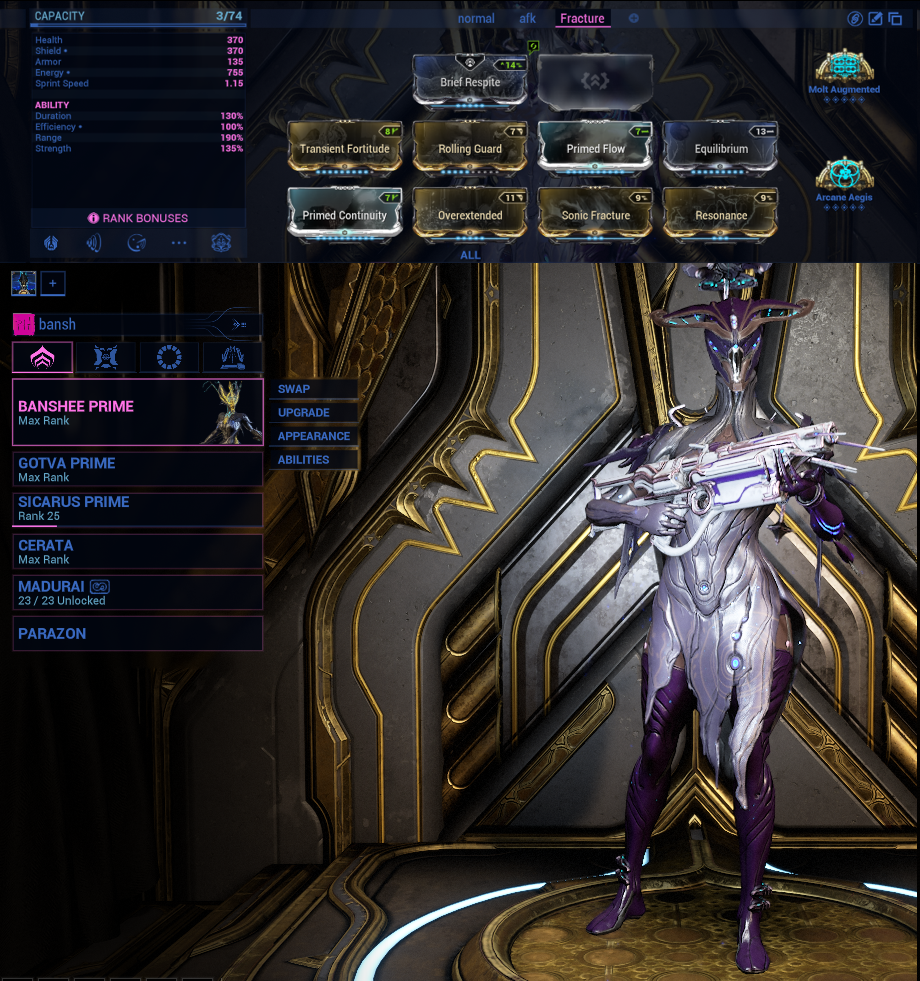Select the Resonance mod card
Viewport: 920px width, 981px height.
click(721, 214)
